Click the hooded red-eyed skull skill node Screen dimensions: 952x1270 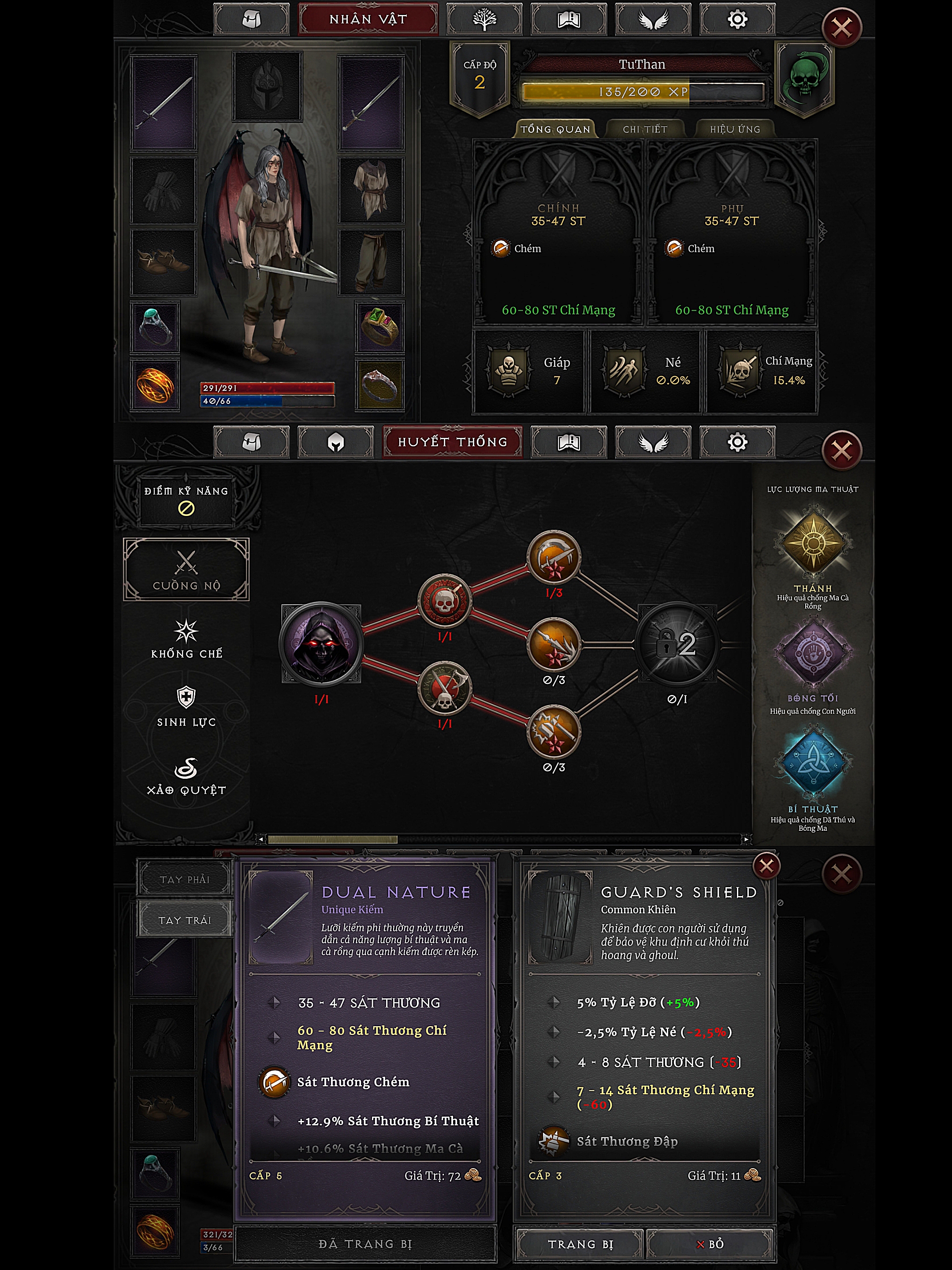[321, 643]
